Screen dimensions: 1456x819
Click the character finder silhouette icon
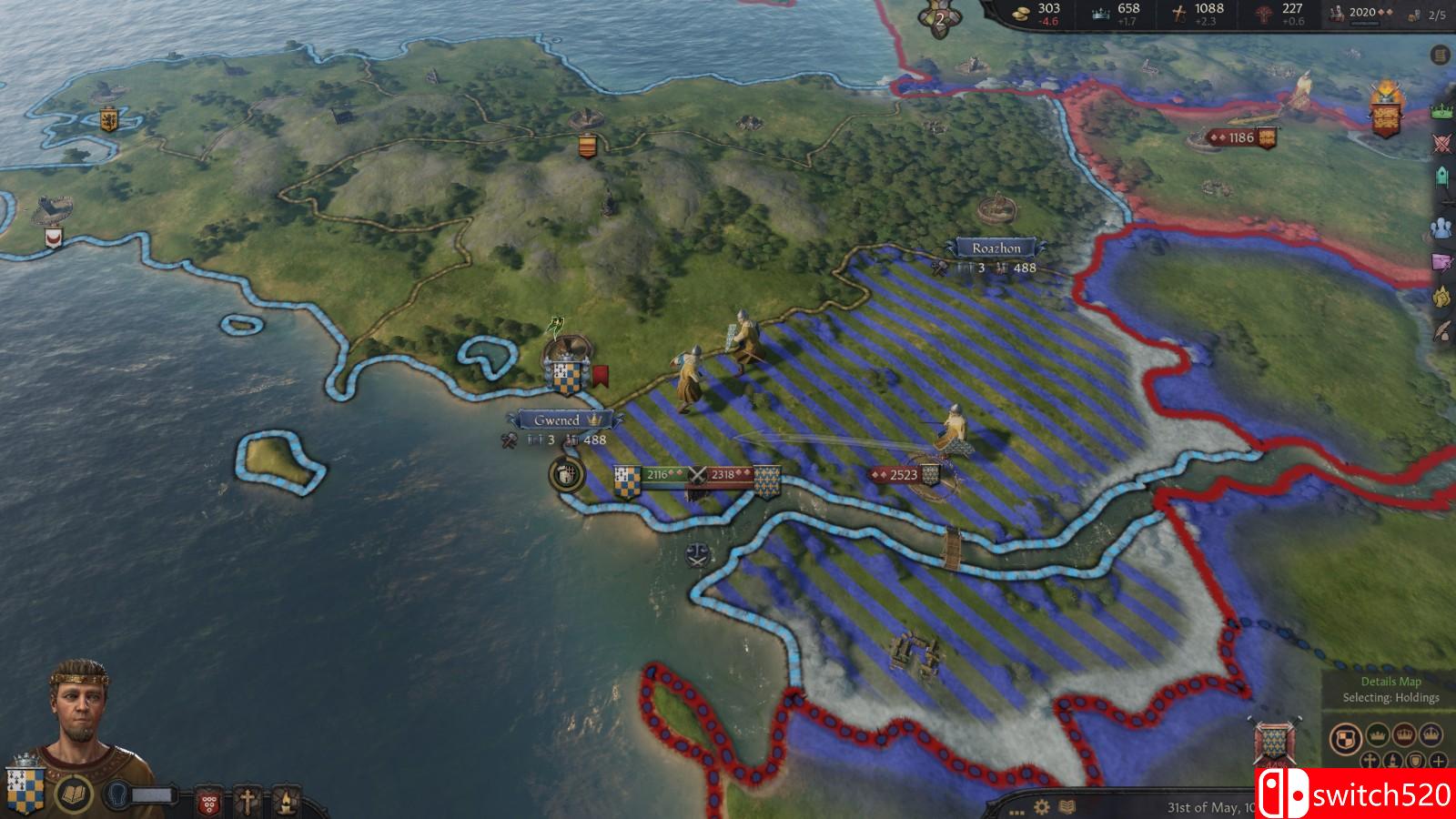click(116, 794)
